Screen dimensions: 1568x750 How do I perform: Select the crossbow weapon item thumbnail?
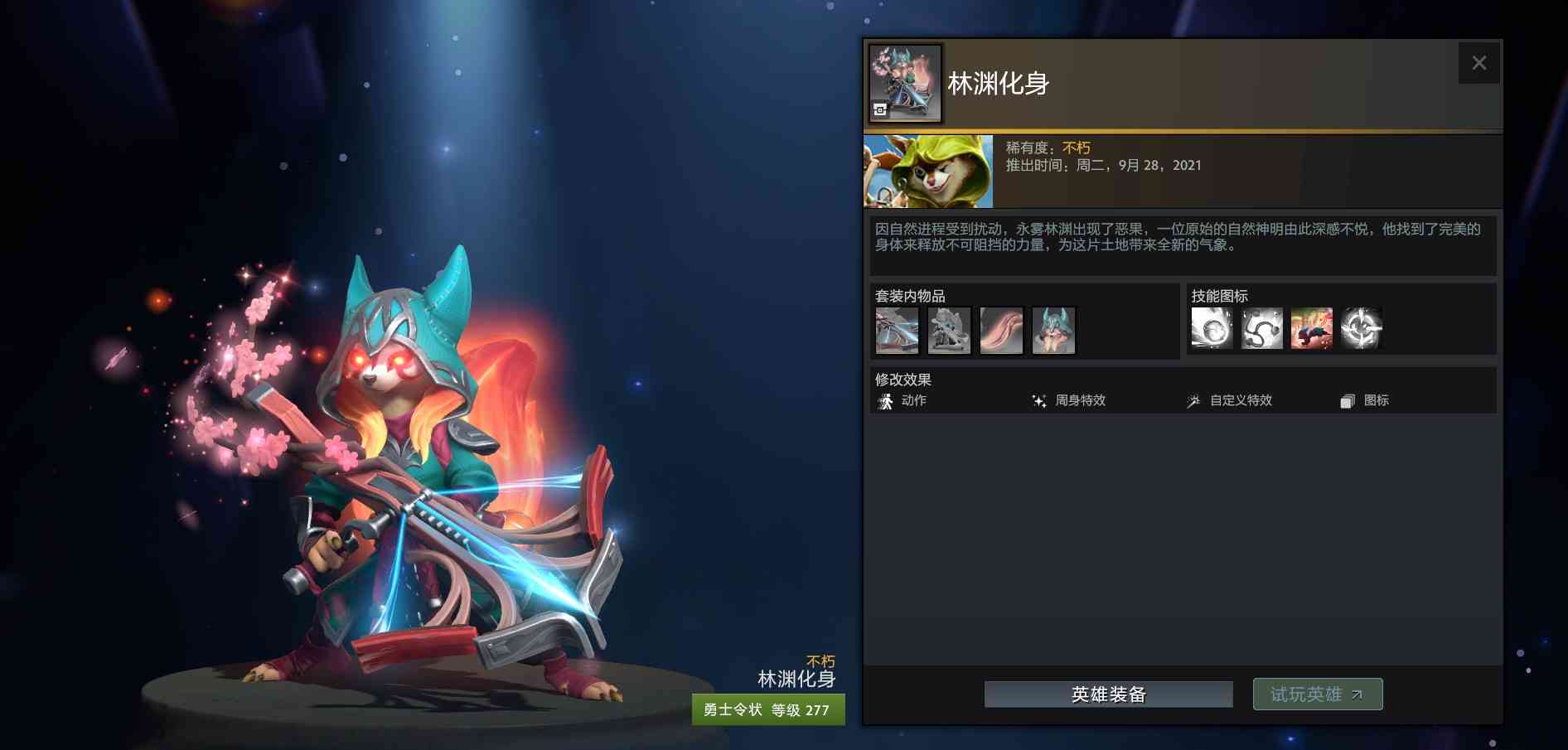896,330
